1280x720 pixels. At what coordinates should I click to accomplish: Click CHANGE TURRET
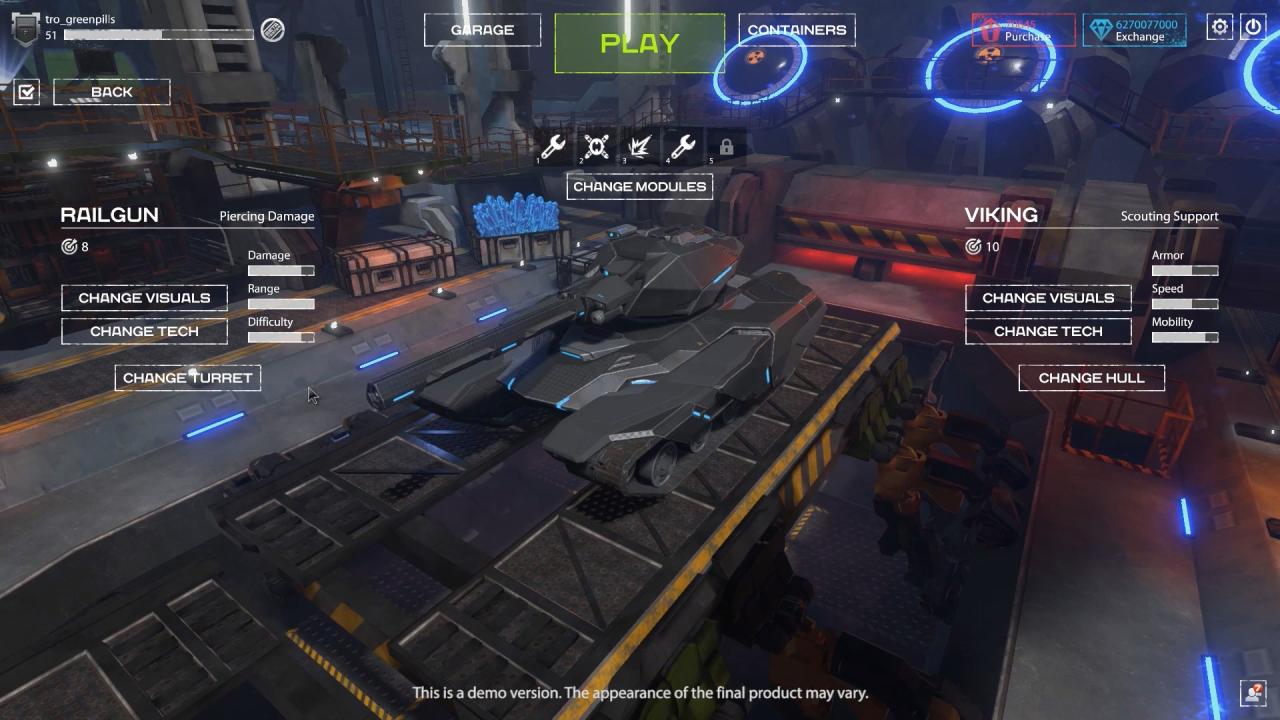pos(187,377)
